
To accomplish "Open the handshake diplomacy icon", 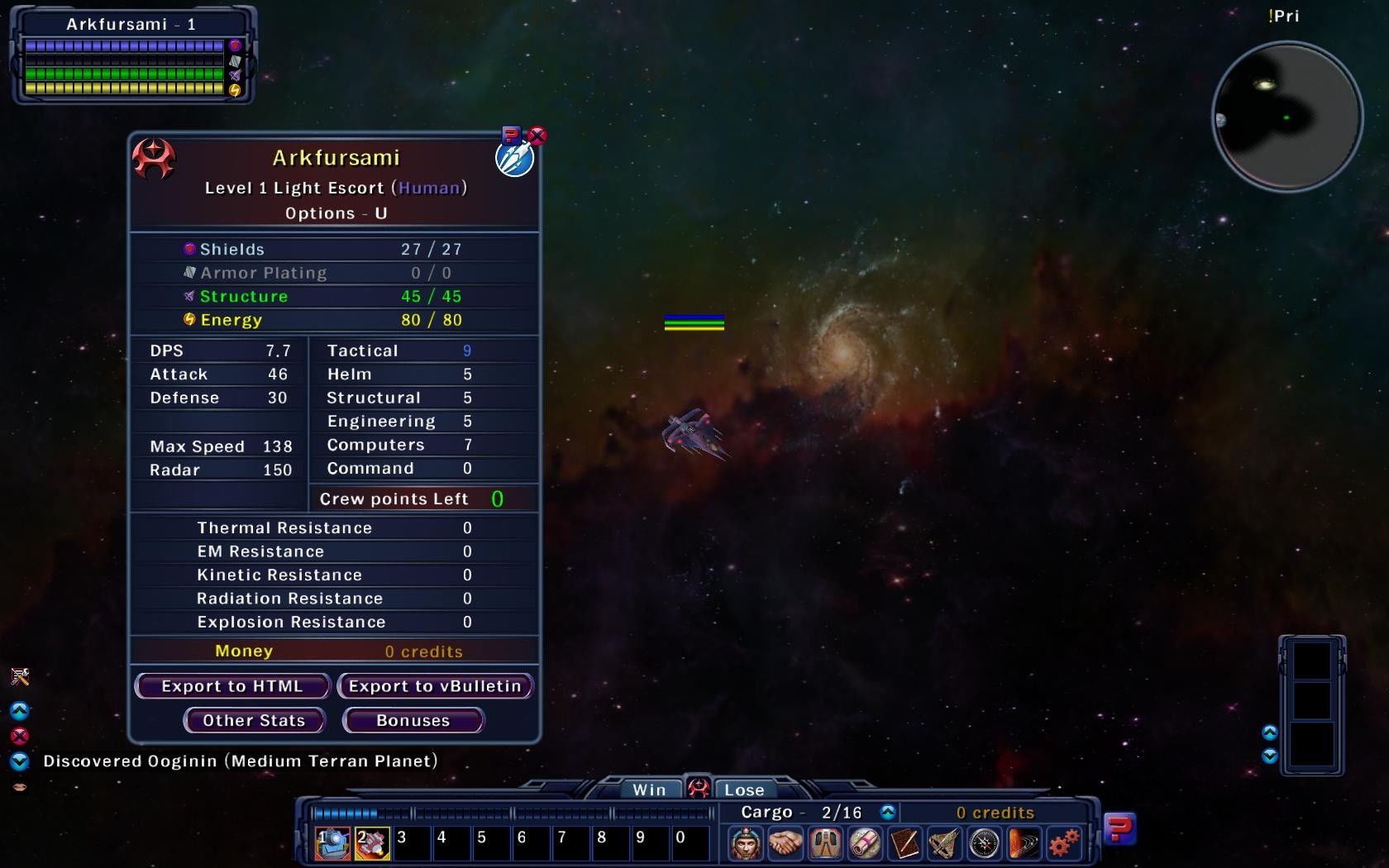I will pyautogui.click(x=785, y=843).
